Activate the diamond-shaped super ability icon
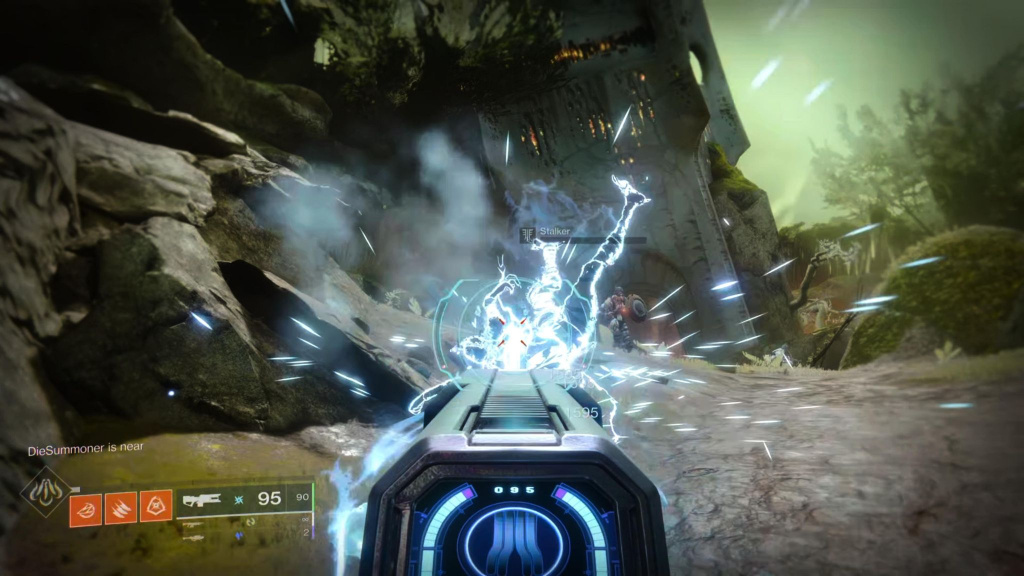This screenshot has width=1024, height=576. [x=47, y=492]
